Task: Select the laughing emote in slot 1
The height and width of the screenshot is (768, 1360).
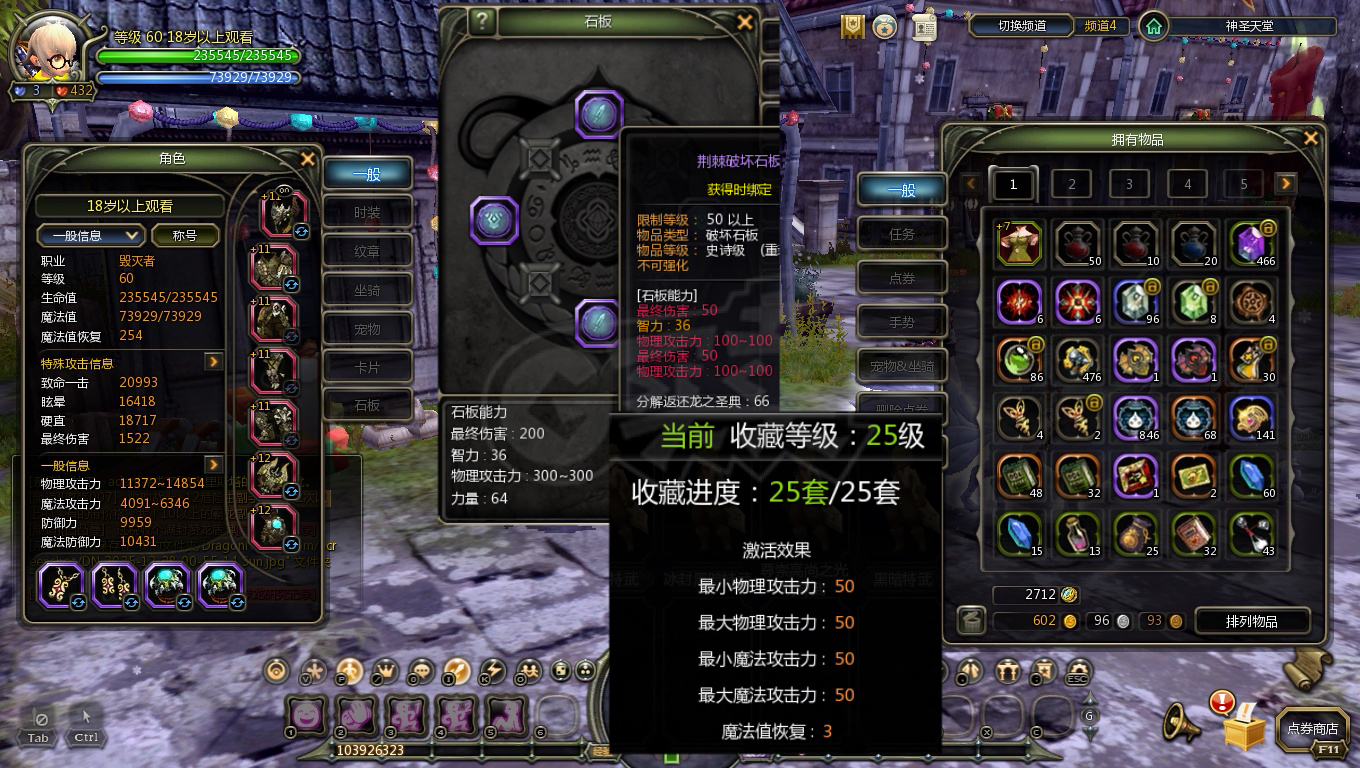Action: click(x=306, y=714)
